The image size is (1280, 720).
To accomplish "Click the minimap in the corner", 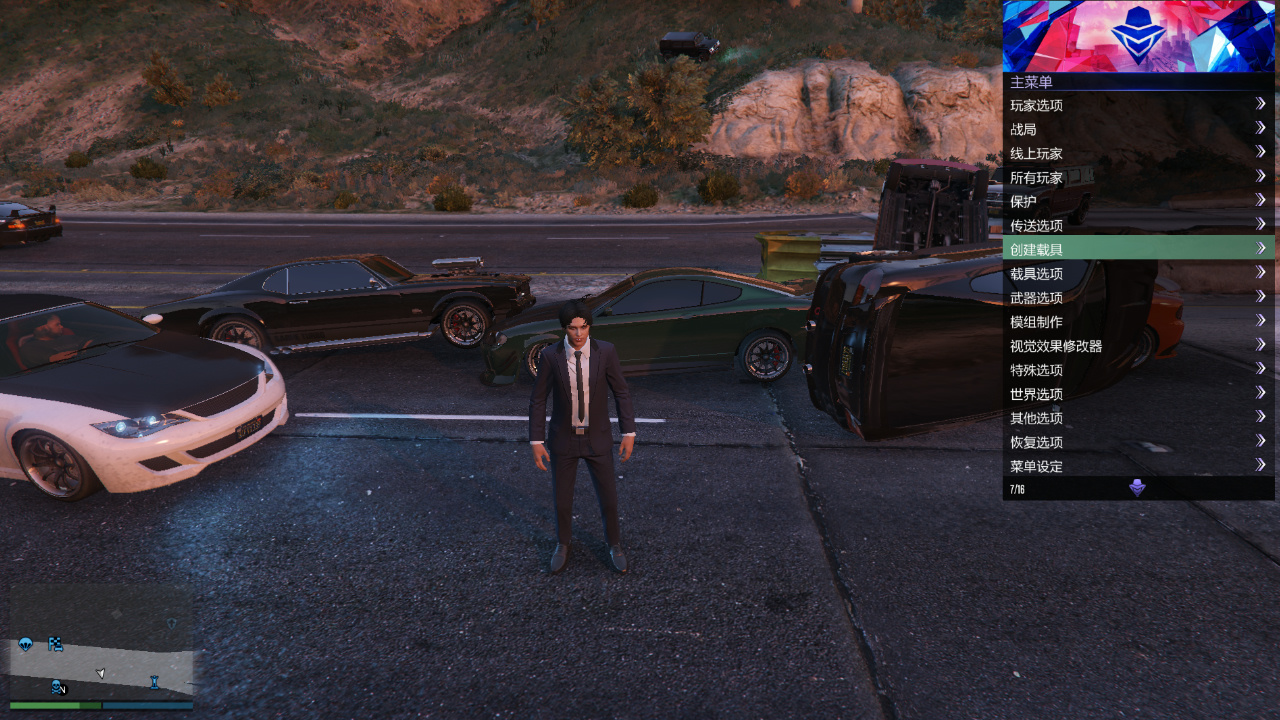I will [x=101, y=640].
